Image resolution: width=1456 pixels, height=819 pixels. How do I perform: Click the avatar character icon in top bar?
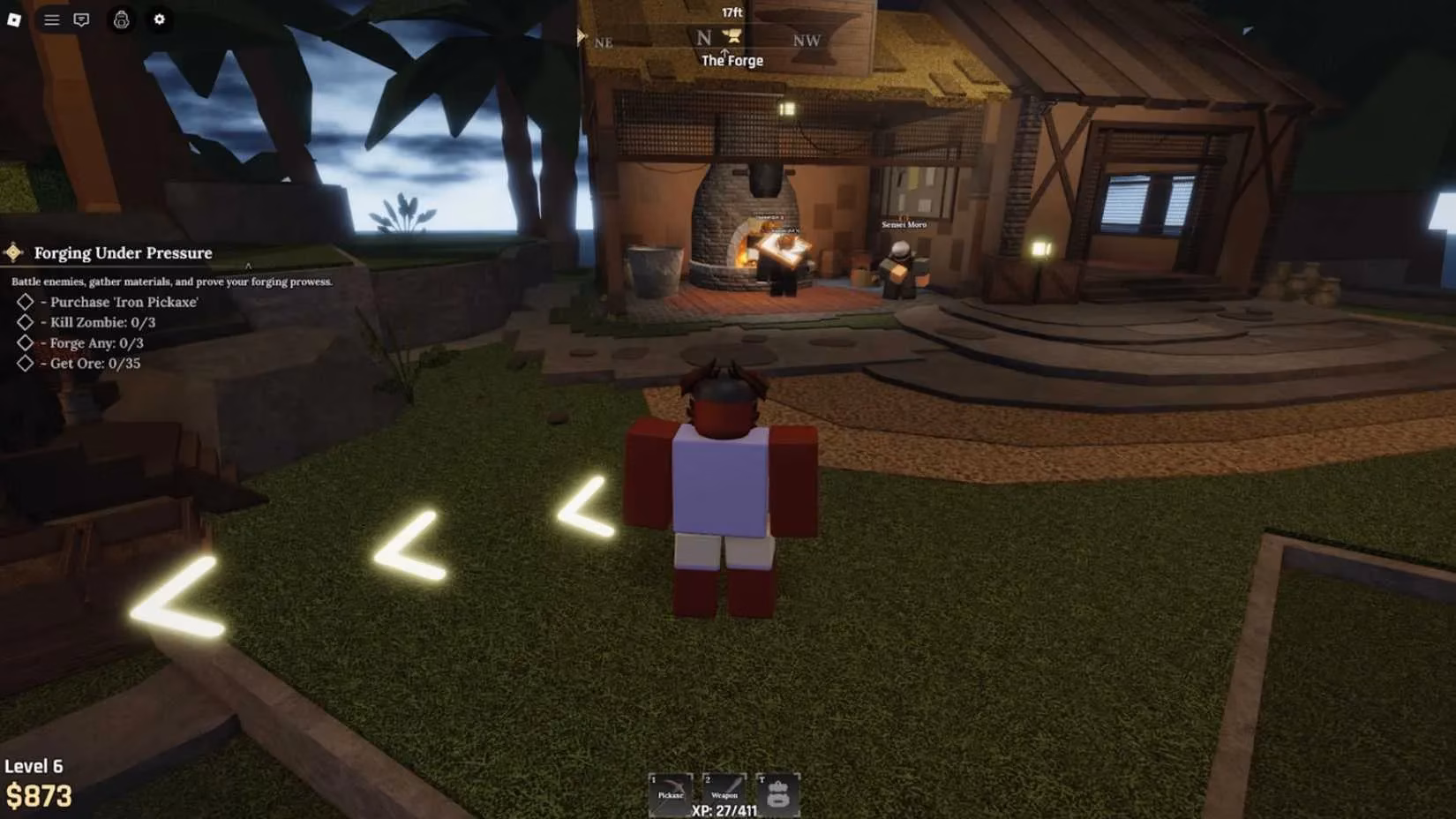pos(121,20)
